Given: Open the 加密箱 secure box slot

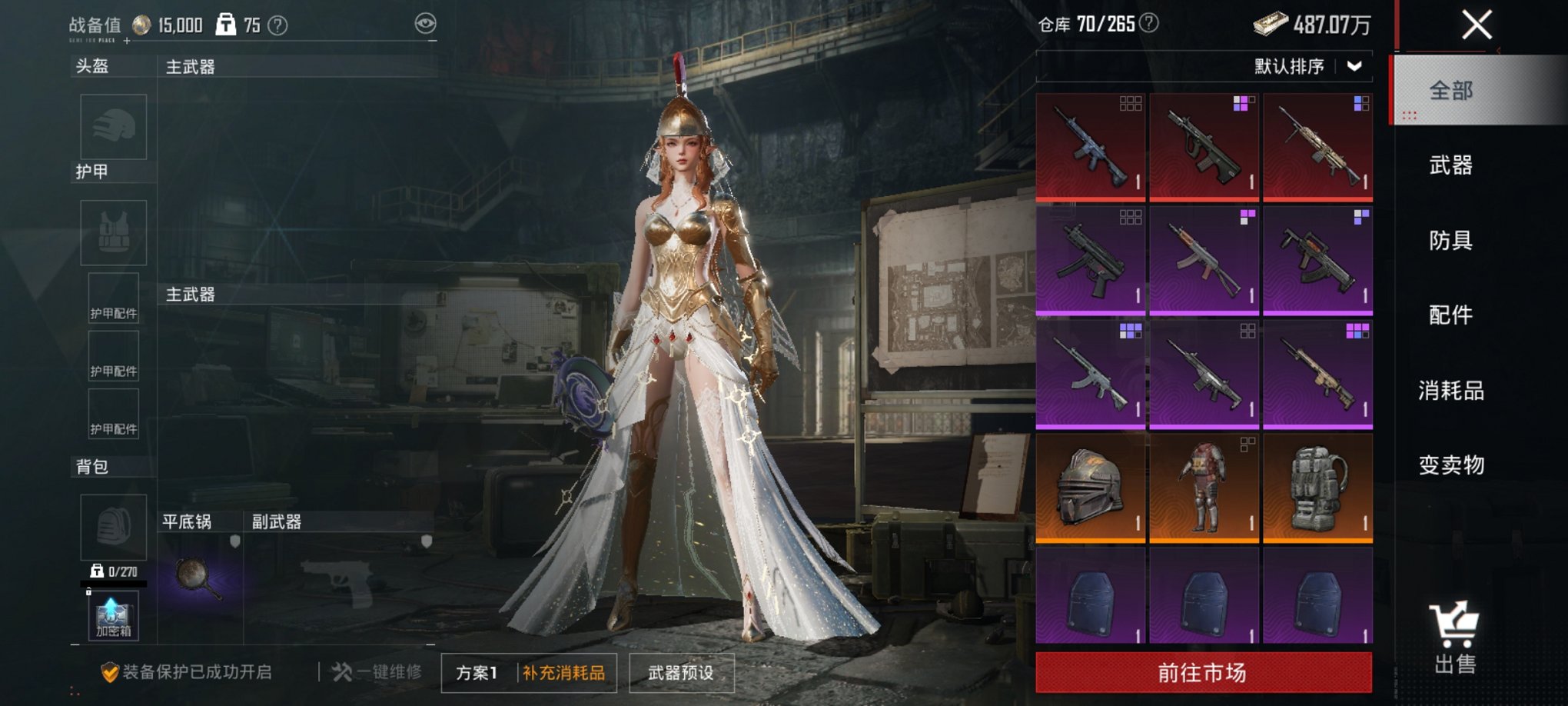Looking at the screenshot, I should (114, 617).
